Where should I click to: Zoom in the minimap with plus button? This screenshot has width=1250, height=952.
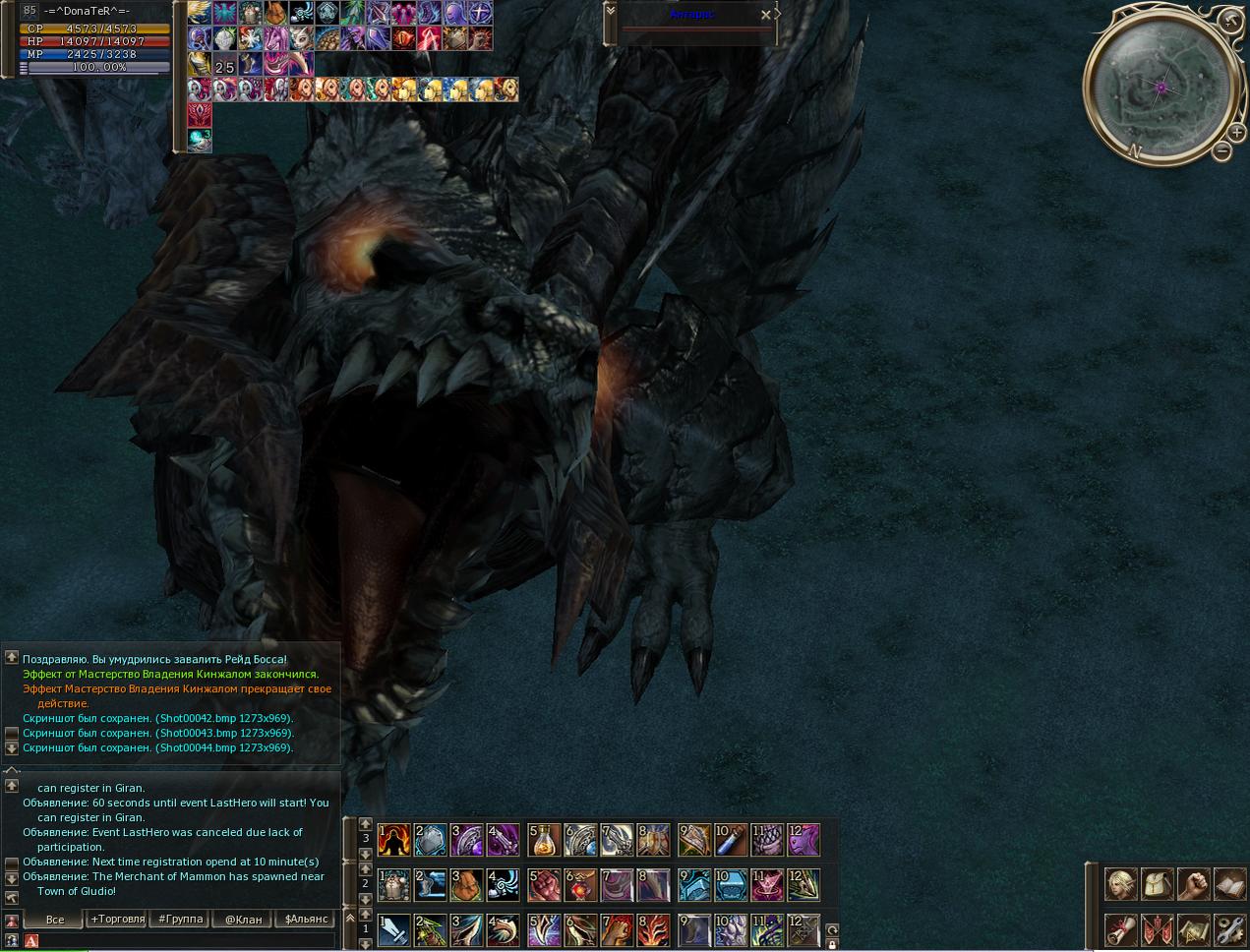(1236, 132)
